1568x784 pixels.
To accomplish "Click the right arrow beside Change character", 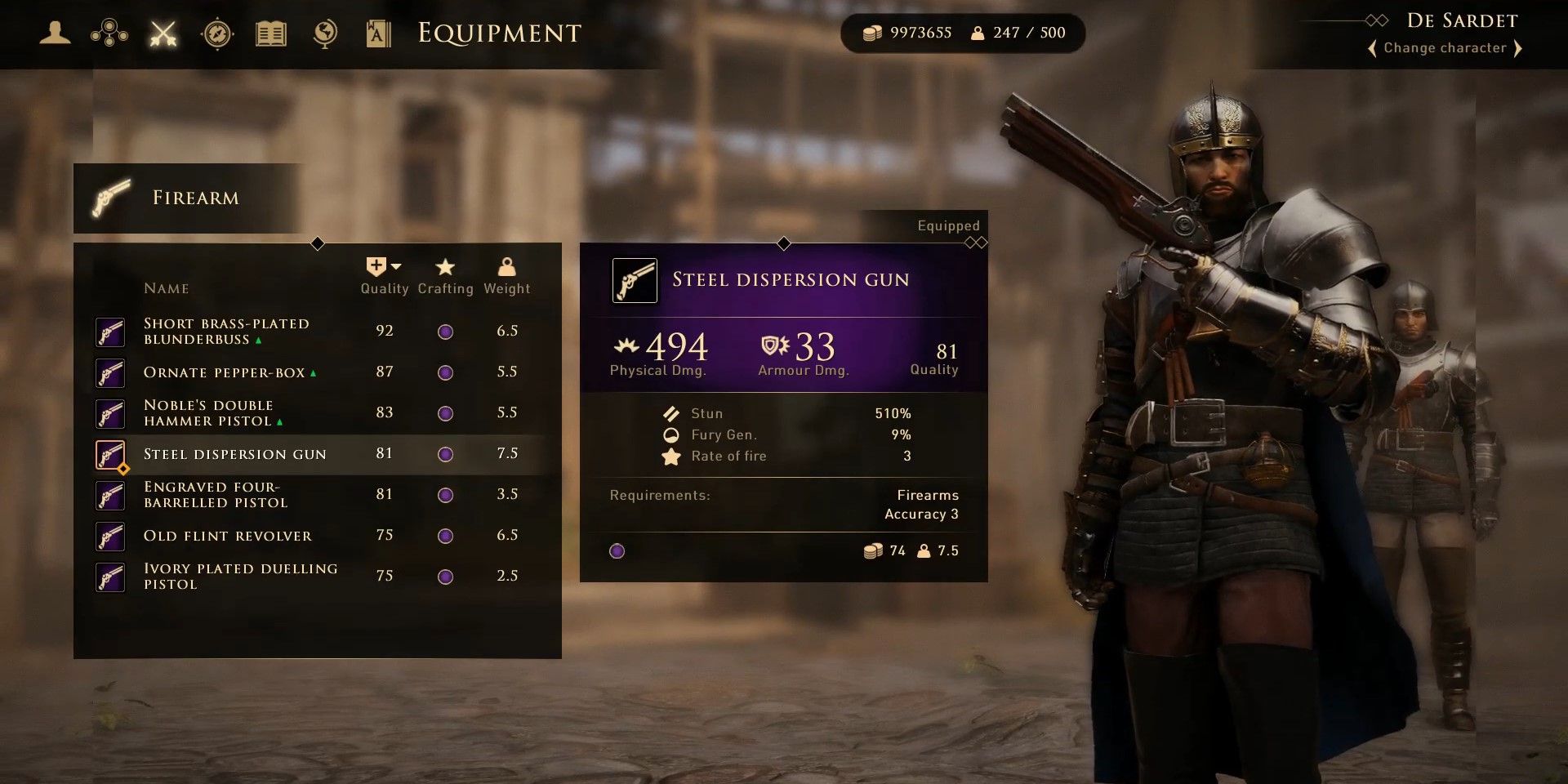I will pyautogui.click(x=1519, y=48).
